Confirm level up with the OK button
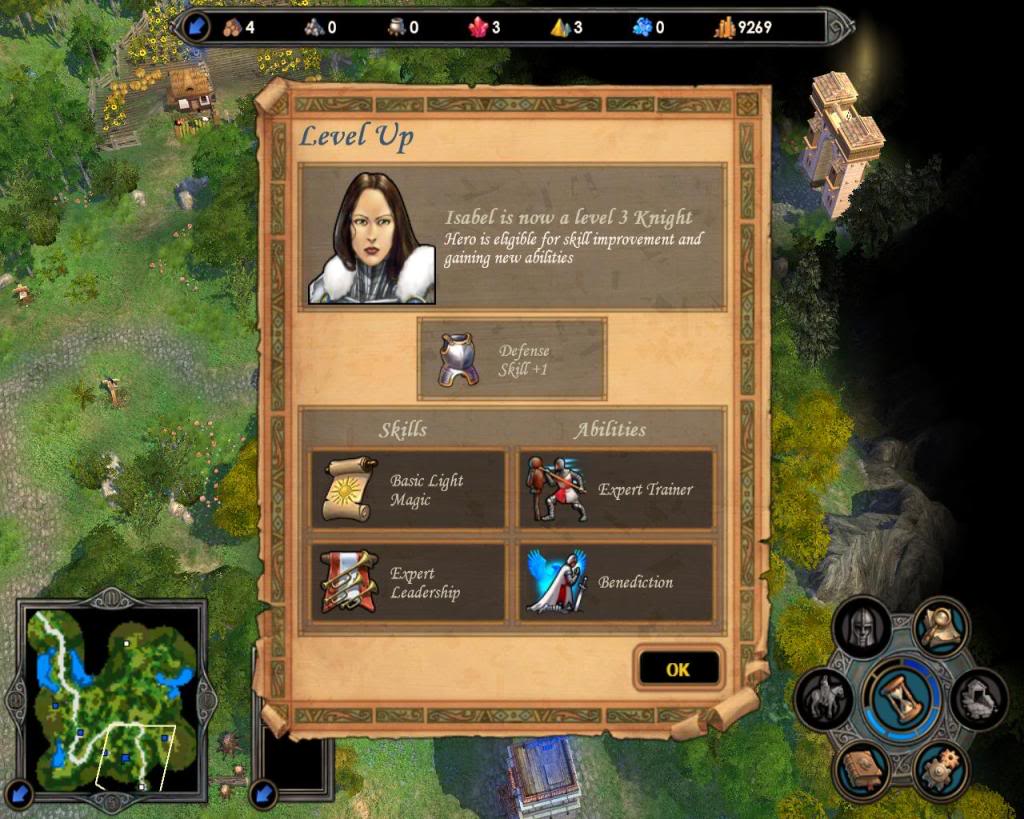This screenshot has width=1024, height=819. coord(678,669)
